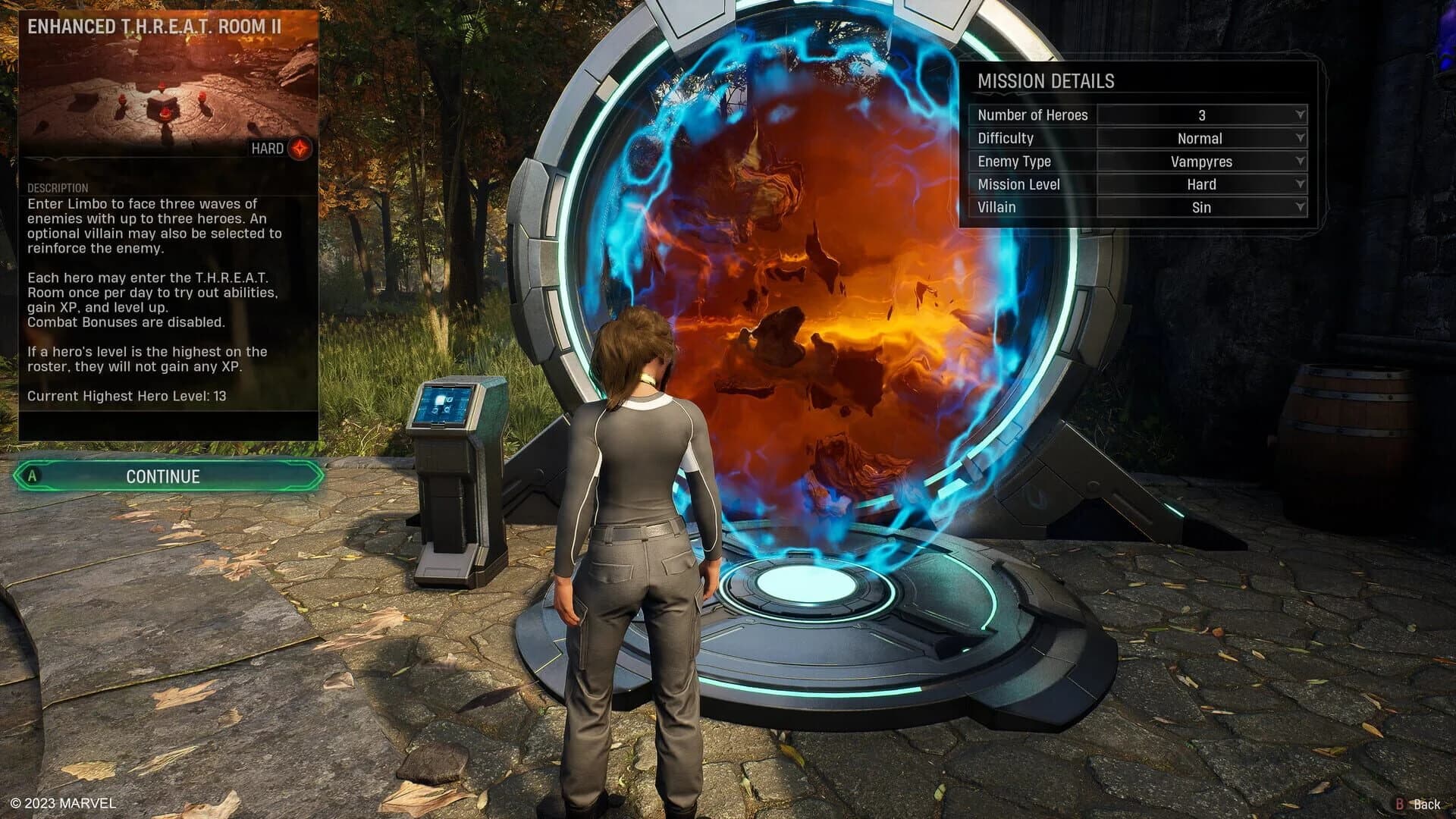Click the Enemy Type dropdown arrow
1456x819 pixels.
pos(1300,161)
